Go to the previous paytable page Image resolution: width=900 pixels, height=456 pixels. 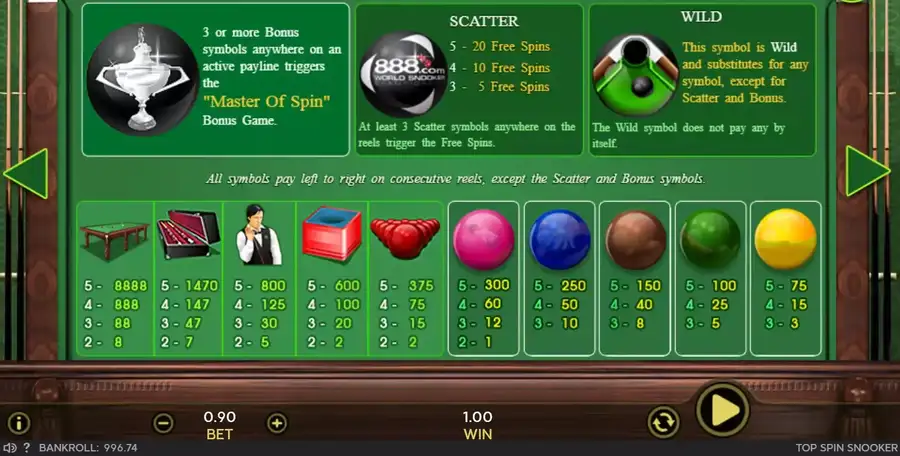point(26,173)
